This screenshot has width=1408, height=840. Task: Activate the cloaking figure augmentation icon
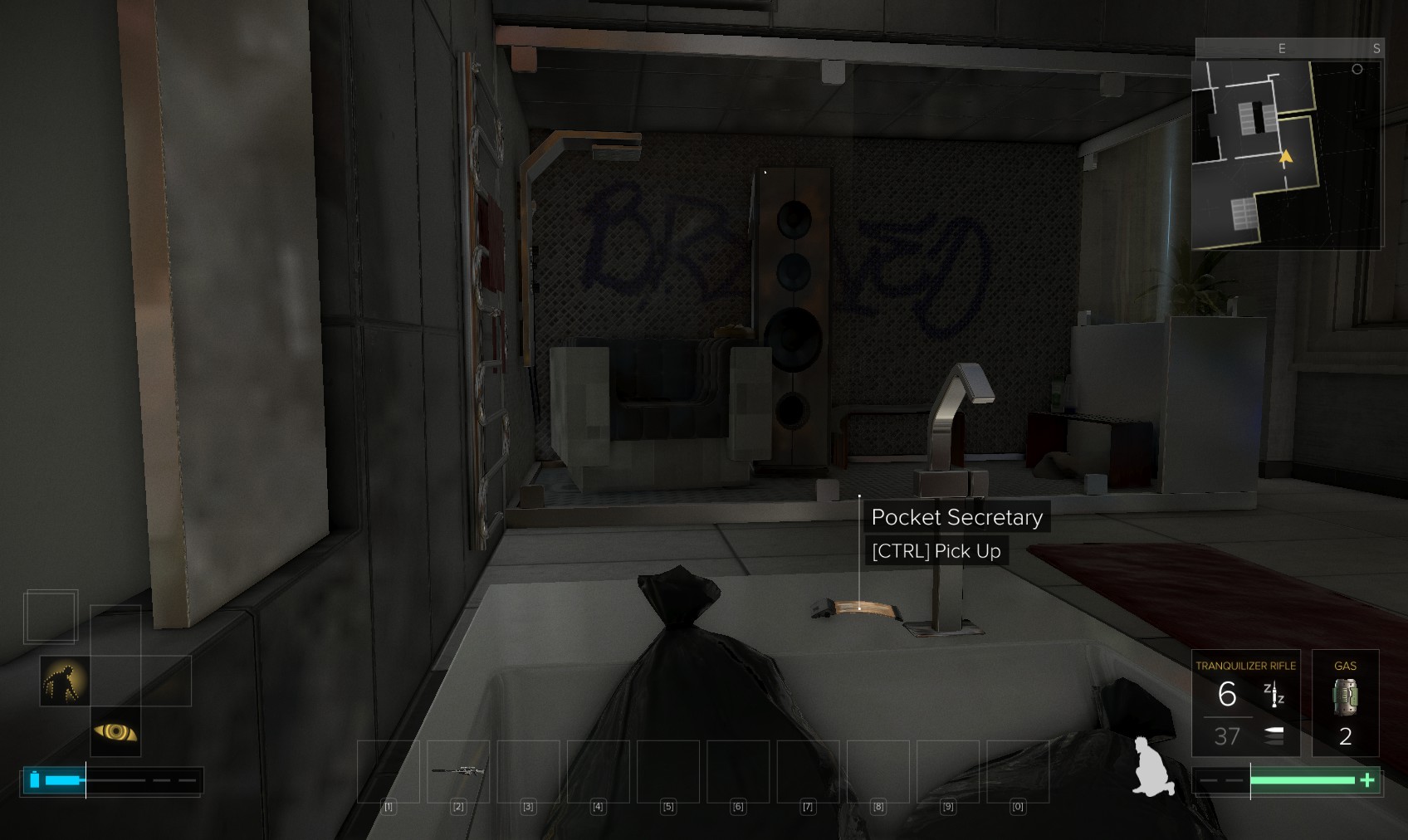point(65,681)
